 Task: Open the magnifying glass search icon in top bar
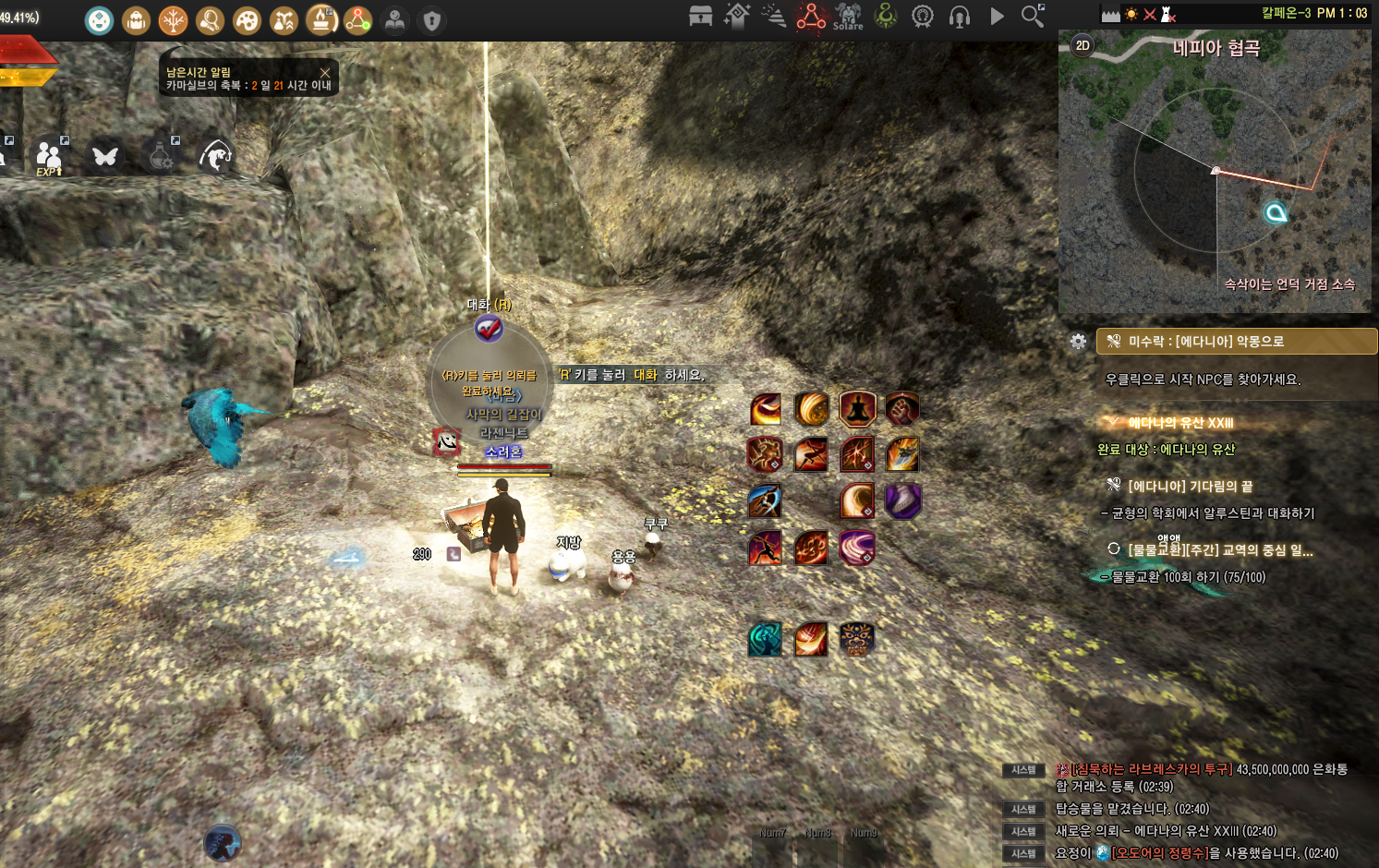click(x=1032, y=16)
